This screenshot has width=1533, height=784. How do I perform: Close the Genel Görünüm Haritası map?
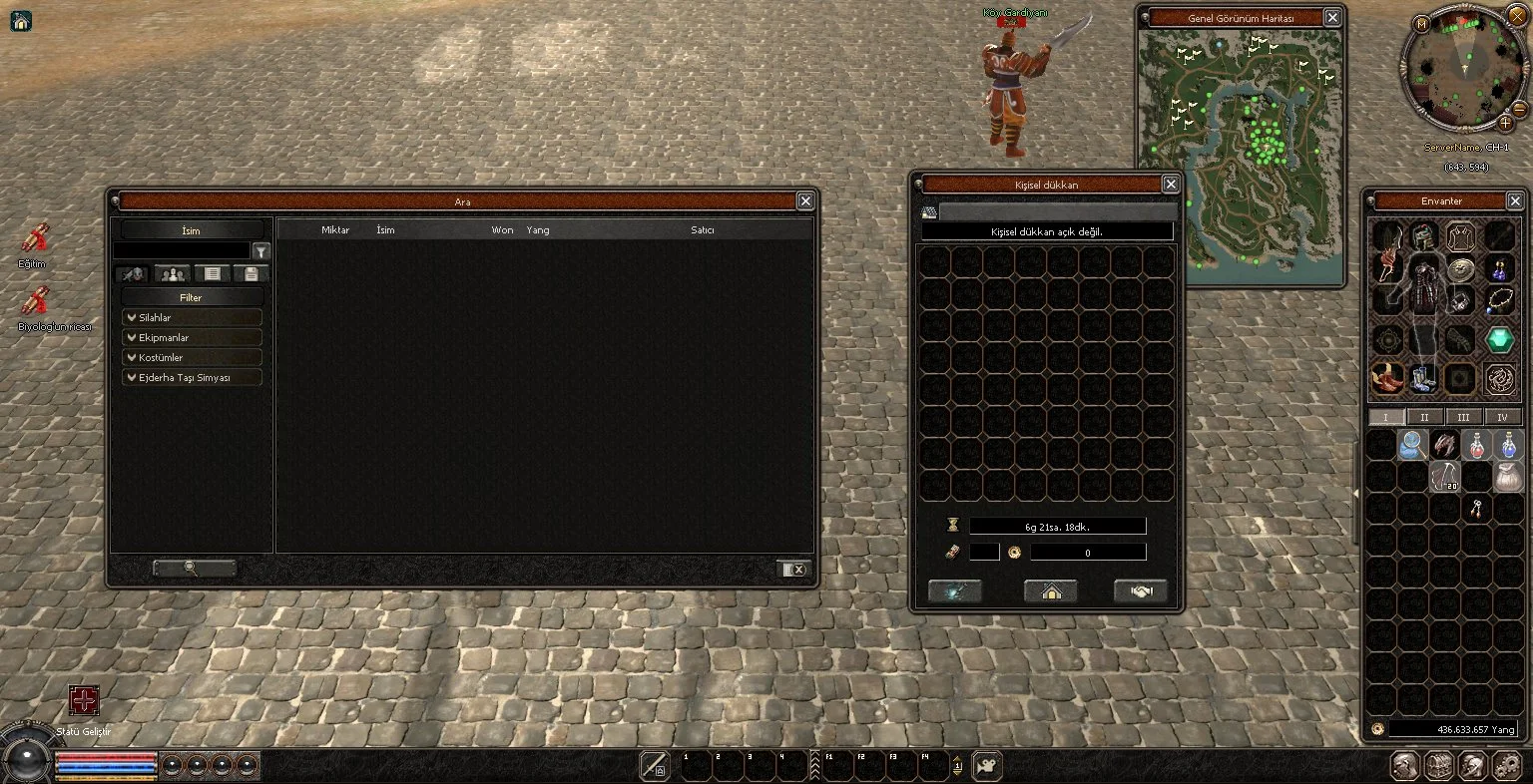[x=1332, y=18]
